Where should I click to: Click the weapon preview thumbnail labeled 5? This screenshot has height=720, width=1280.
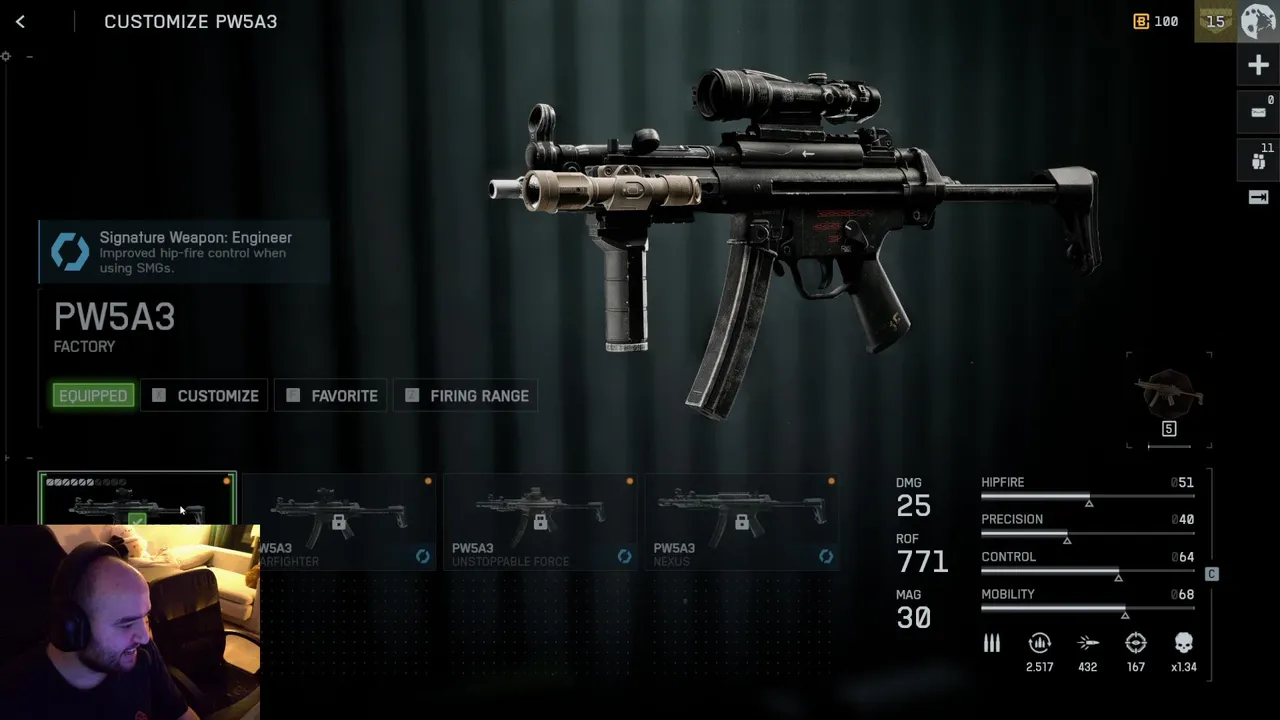(1169, 399)
